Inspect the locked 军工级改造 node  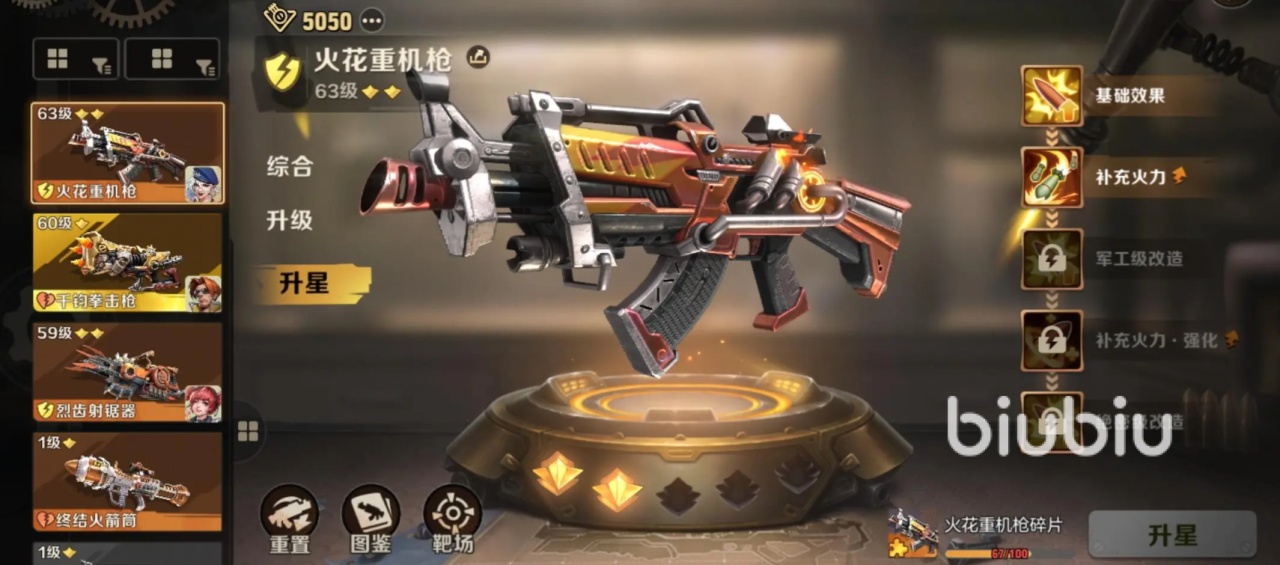click(1052, 259)
